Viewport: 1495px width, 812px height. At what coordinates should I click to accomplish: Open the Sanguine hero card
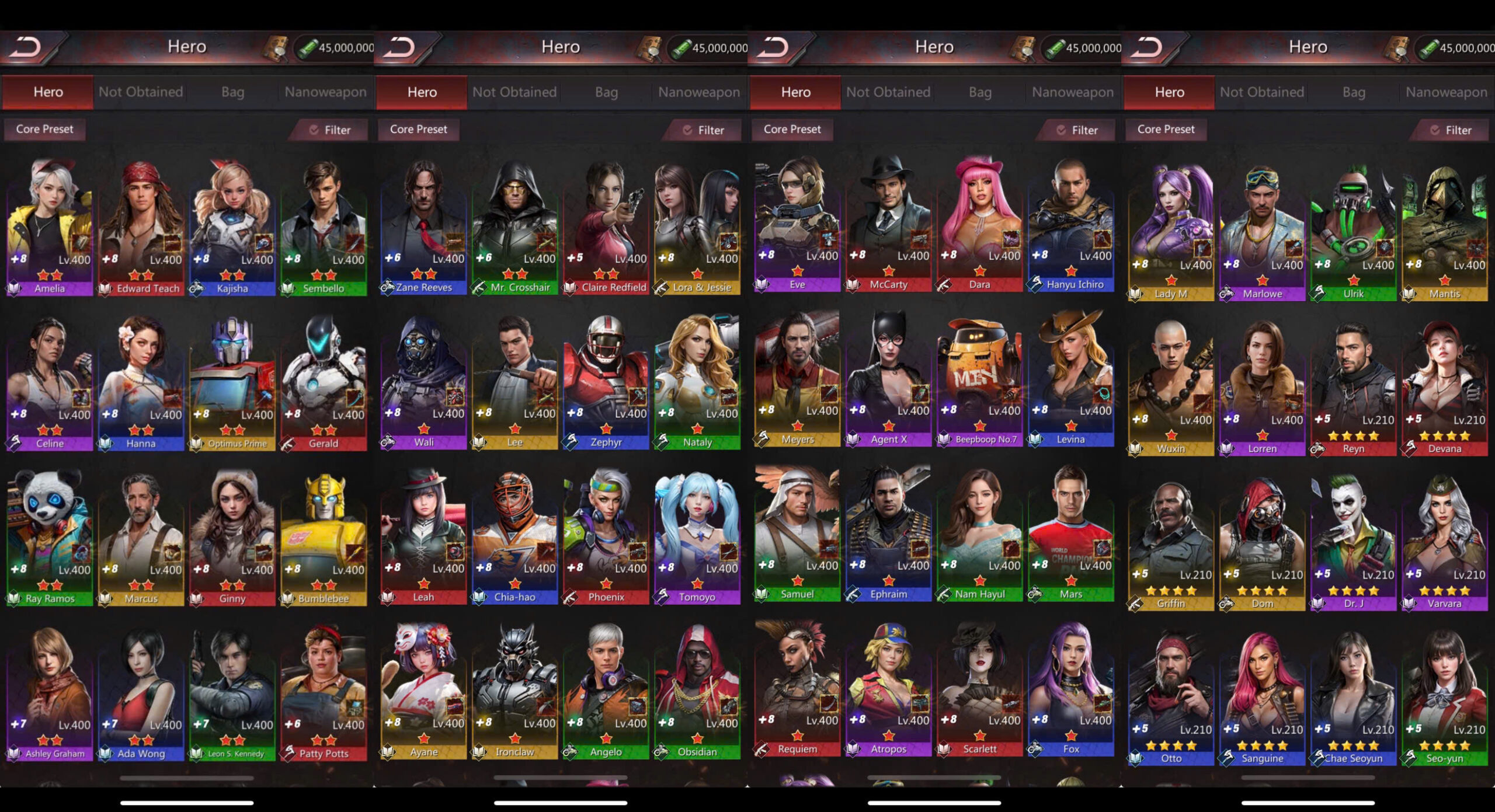point(1262,697)
